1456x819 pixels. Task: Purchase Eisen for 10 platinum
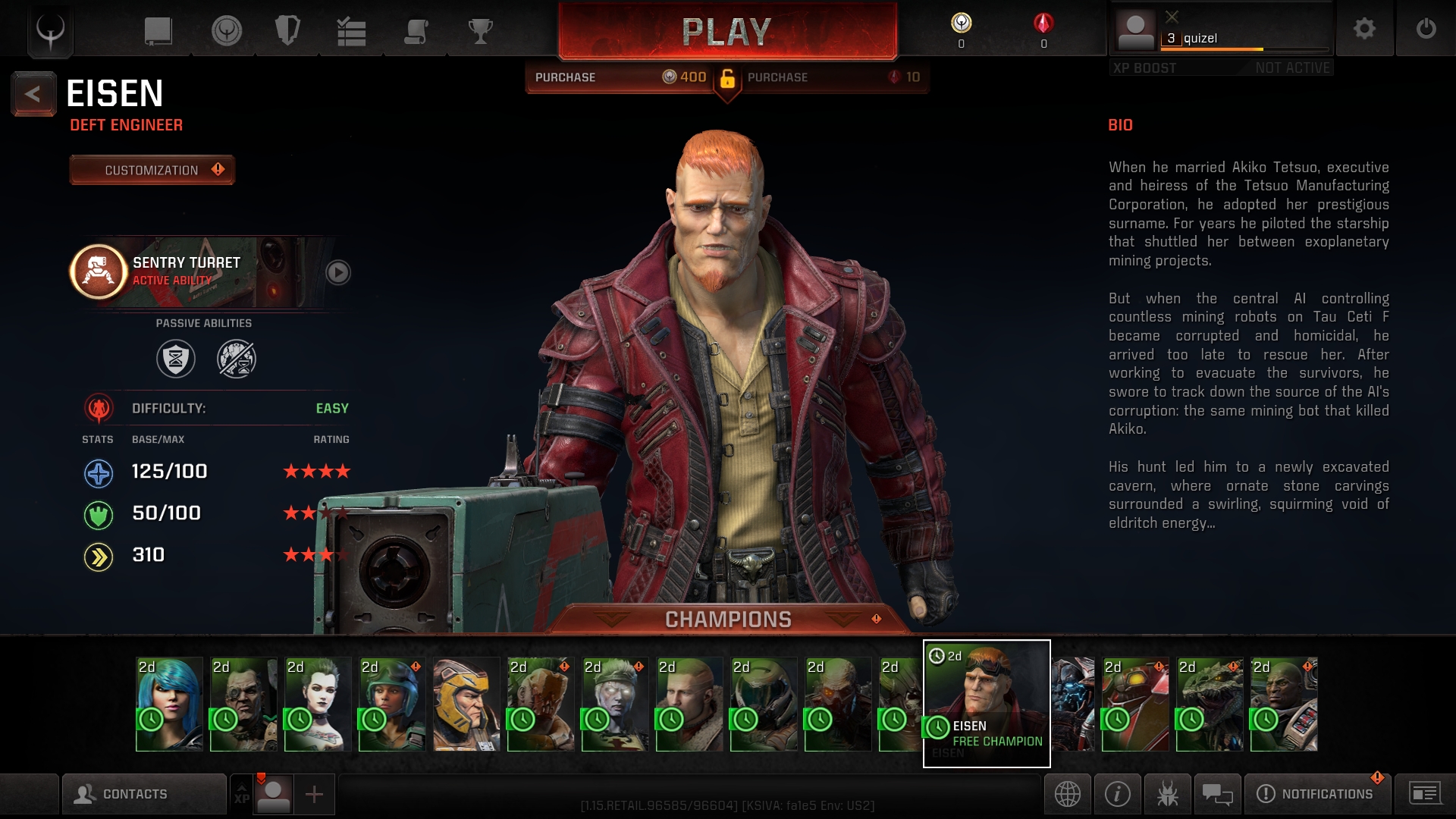coord(833,77)
